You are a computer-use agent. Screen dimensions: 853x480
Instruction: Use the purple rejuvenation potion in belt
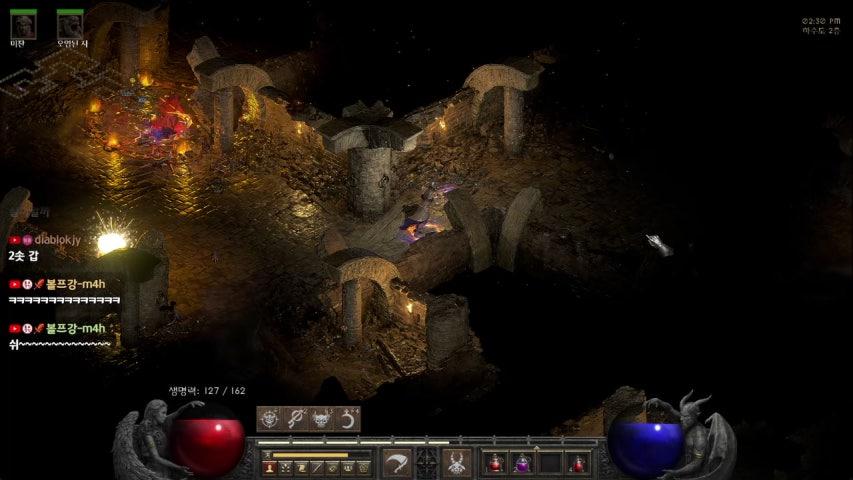pyautogui.click(x=522, y=463)
